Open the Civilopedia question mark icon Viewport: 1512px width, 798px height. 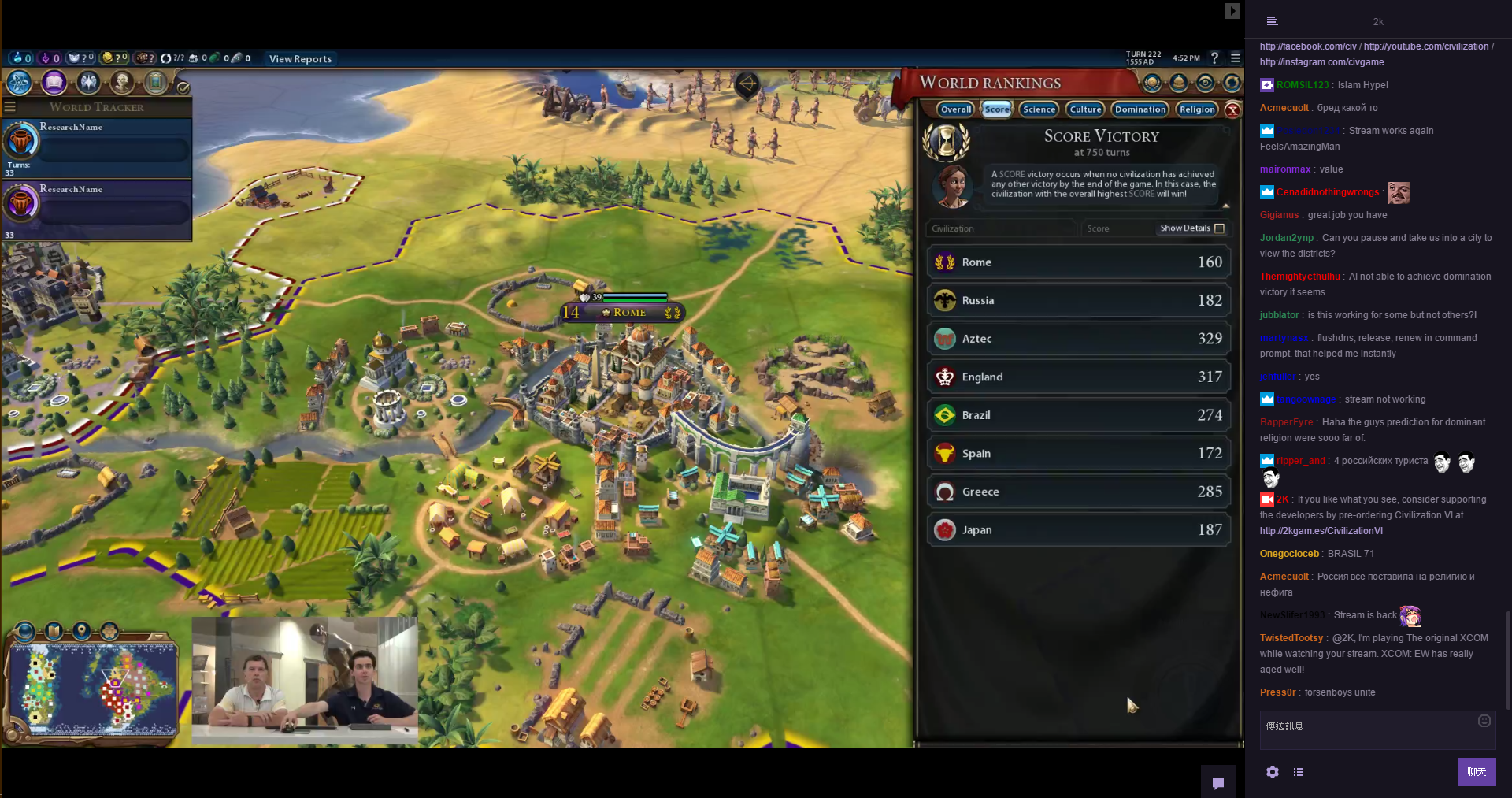1214,58
